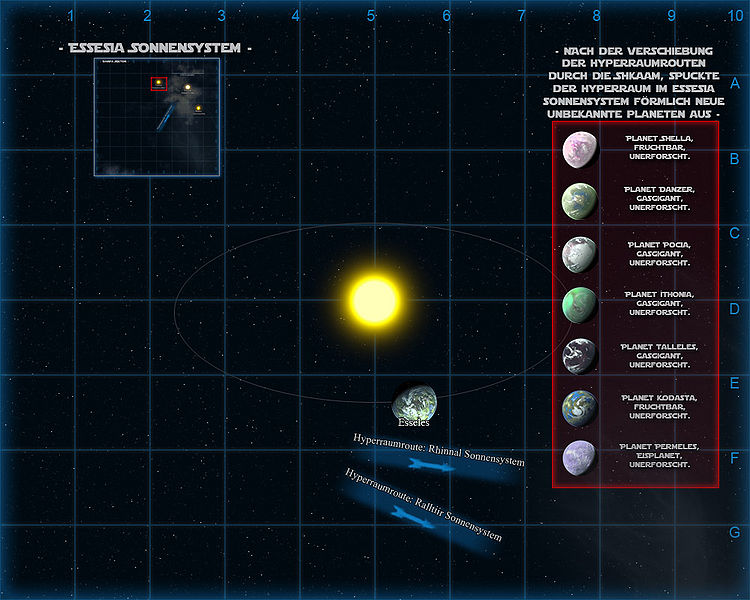
Task: Follow the Rhinnal Sonnensystem hyperspace route
Action: pyautogui.click(x=437, y=462)
